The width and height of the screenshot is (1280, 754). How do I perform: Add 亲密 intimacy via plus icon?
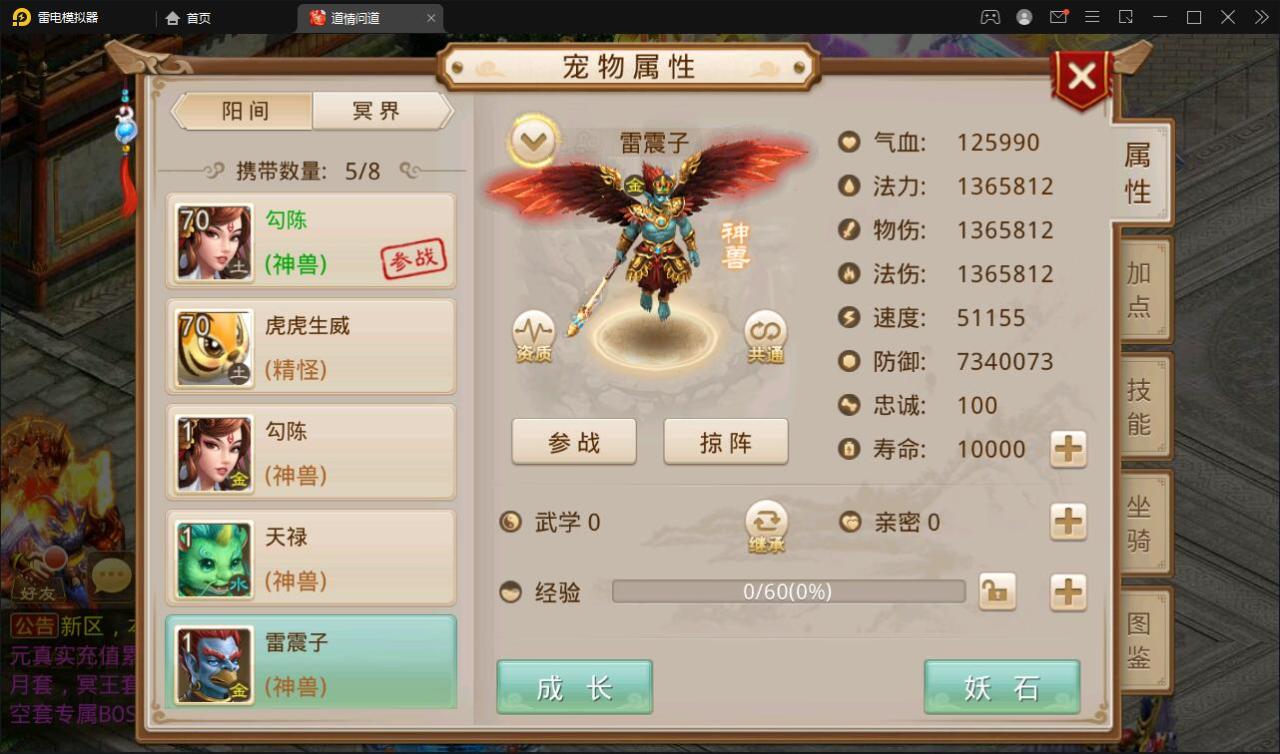pyautogui.click(x=1067, y=522)
